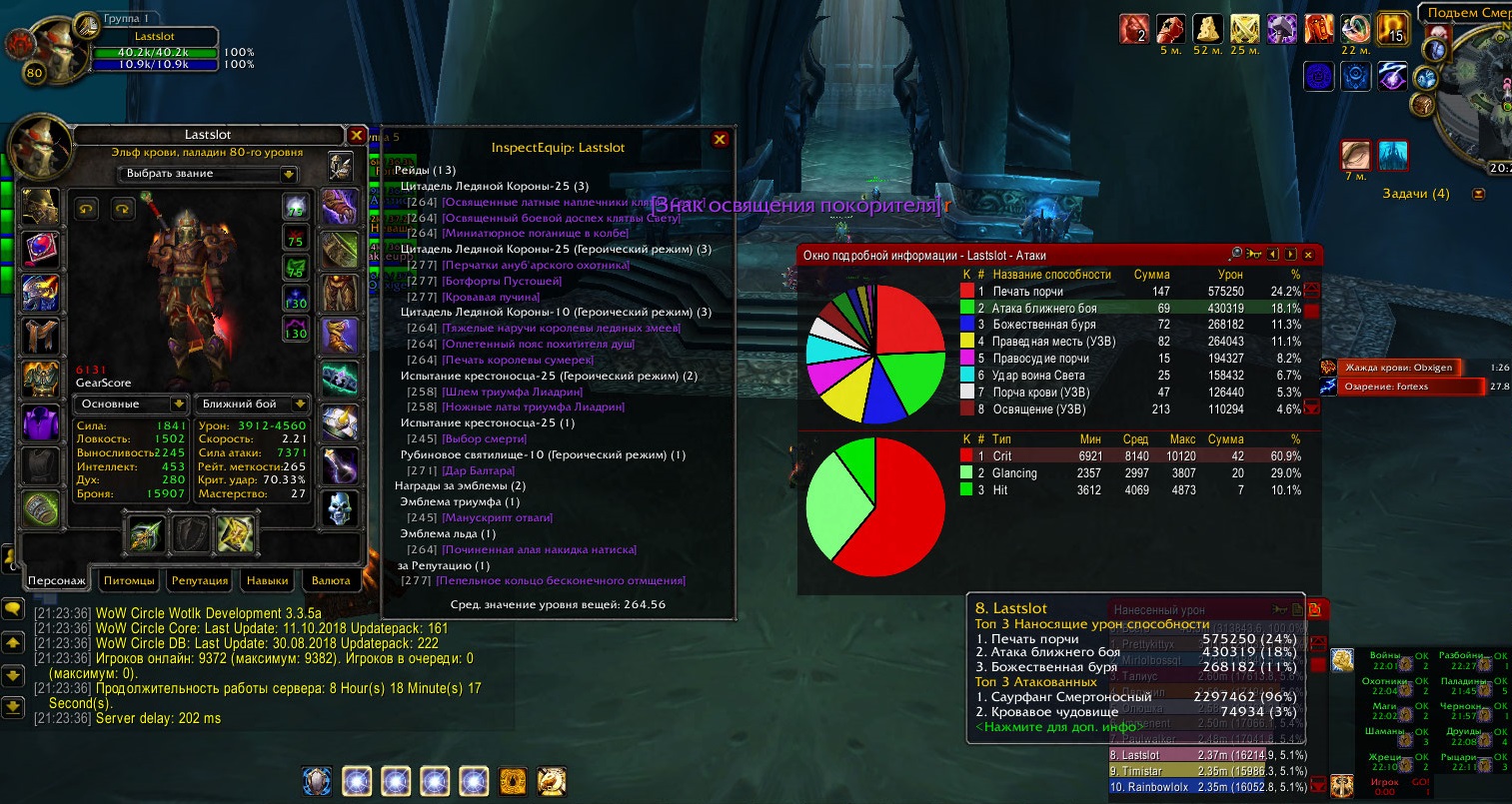The image size is (1512, 804).
Task: Click the equipped helmet slot
Action: pyautogui.click(x=41, y=208)
